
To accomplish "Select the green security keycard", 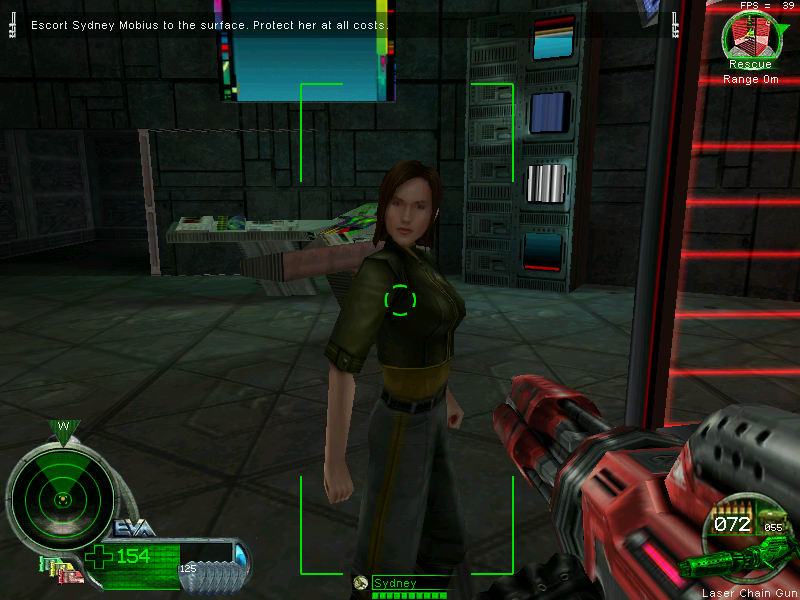I will [x=42, y=563].
